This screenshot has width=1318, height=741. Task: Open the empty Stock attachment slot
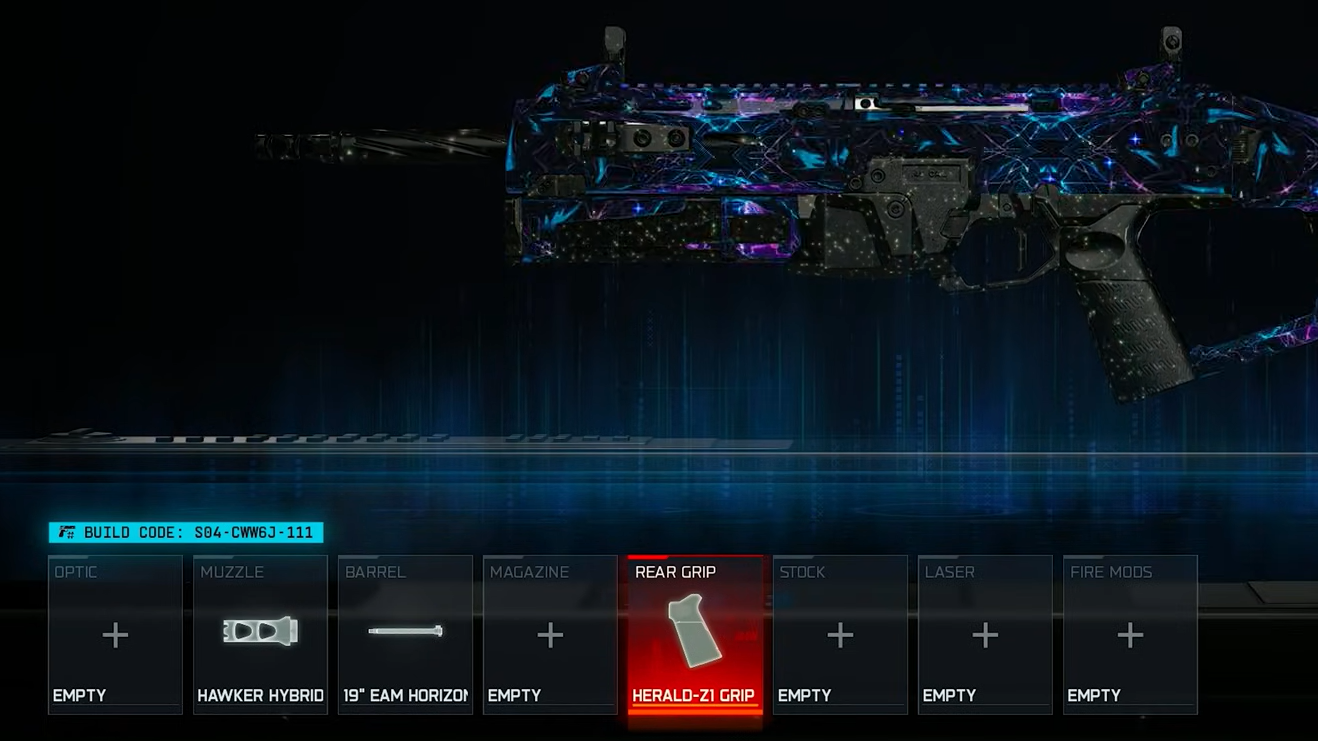(840, 634)
